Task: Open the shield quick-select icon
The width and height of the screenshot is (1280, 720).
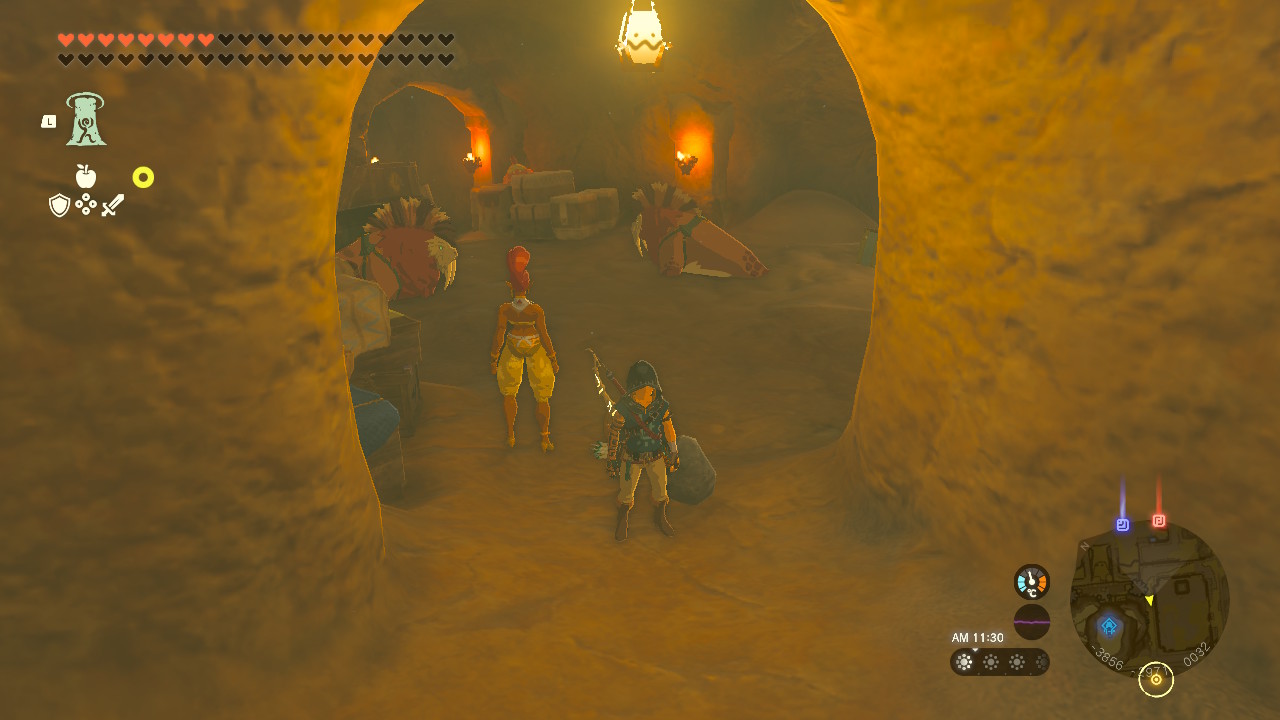Action: pyautogui.click(x=60, y=205)
